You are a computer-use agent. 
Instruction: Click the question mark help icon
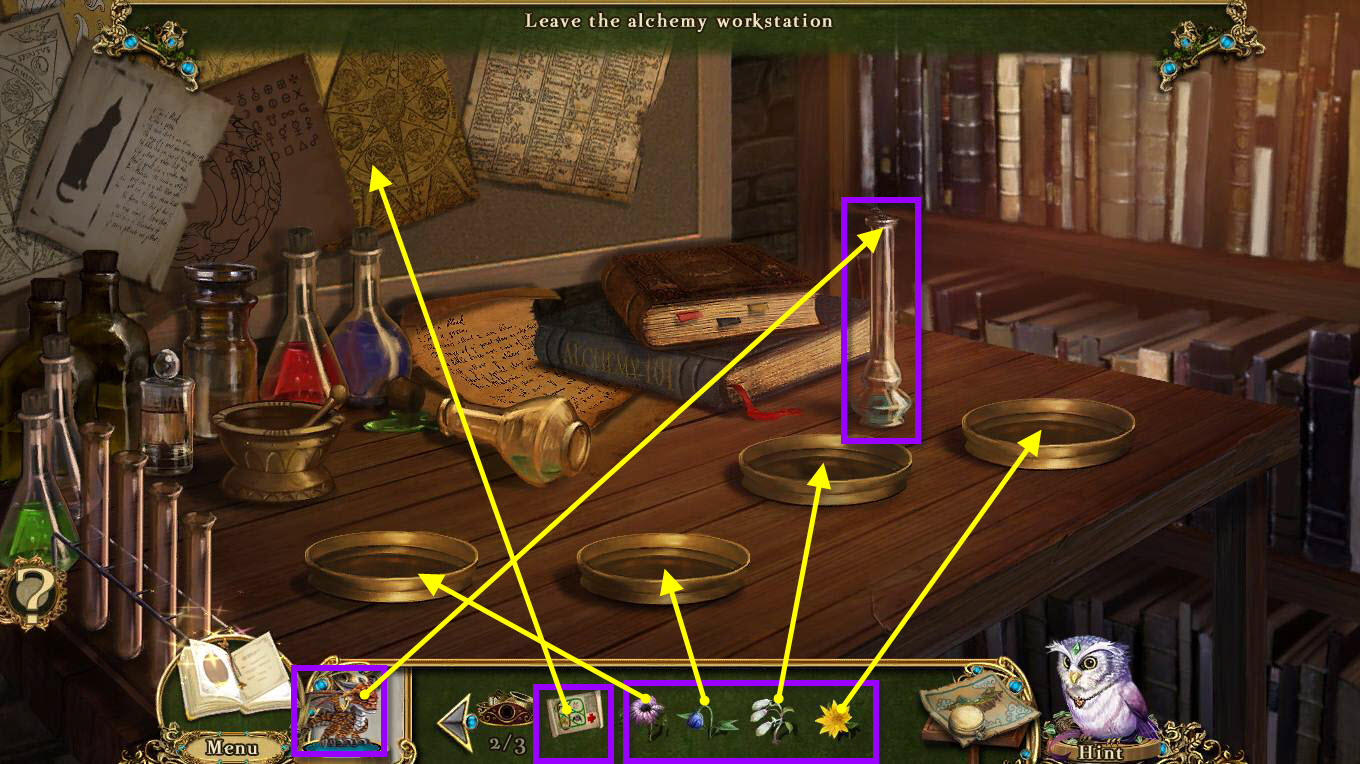[32, 596]
